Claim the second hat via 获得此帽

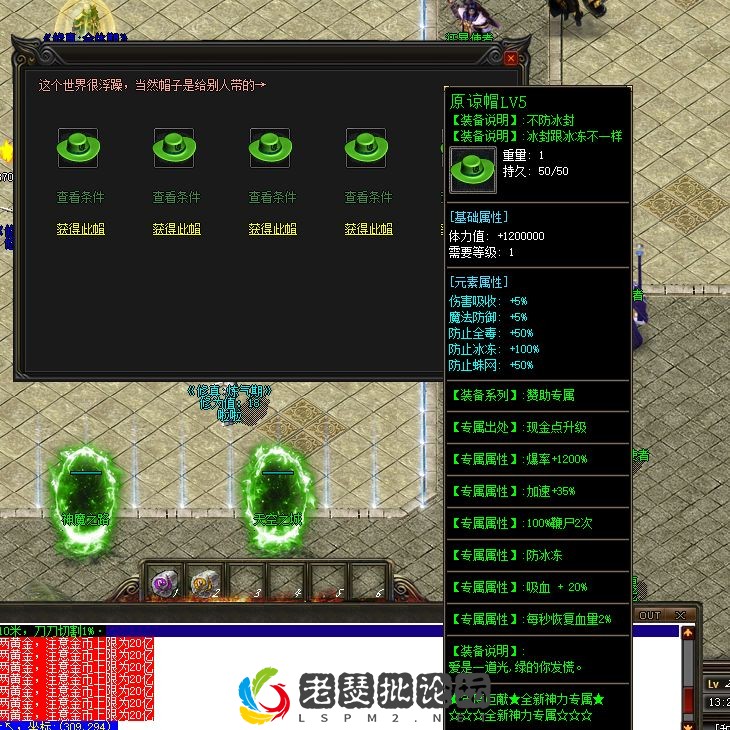176,229
